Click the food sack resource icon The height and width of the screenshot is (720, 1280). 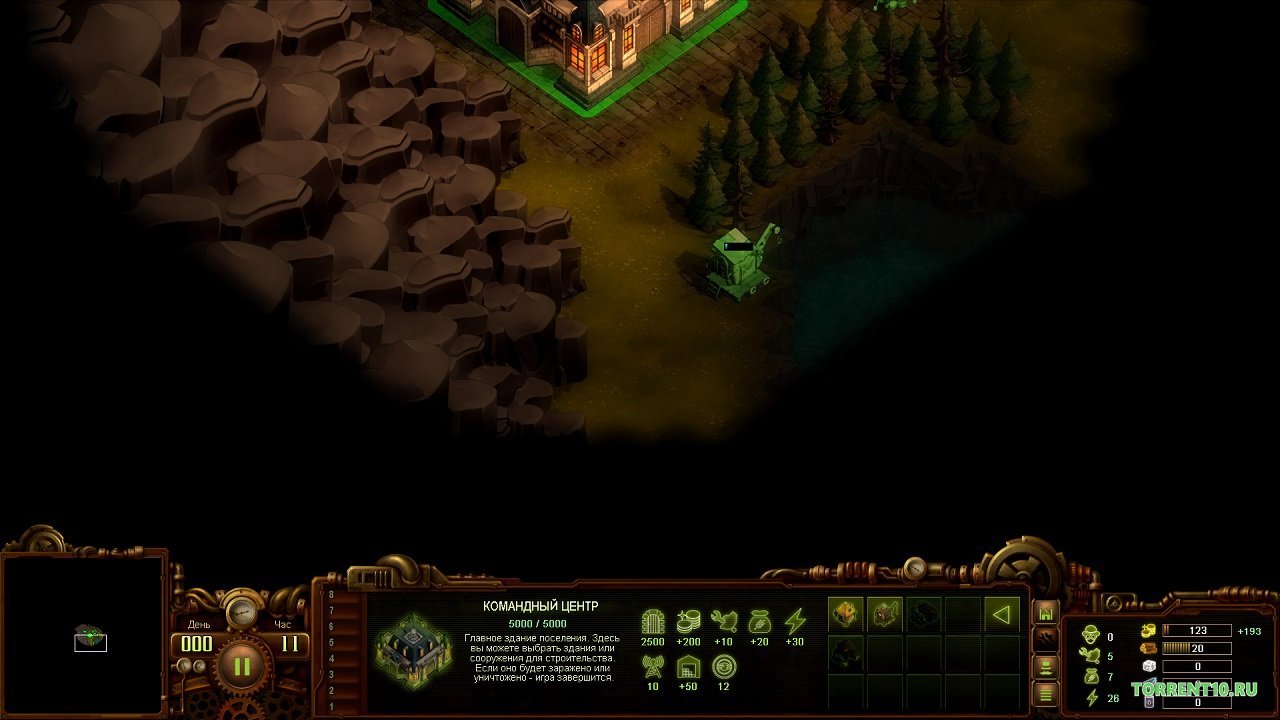tap(1091, 674)
